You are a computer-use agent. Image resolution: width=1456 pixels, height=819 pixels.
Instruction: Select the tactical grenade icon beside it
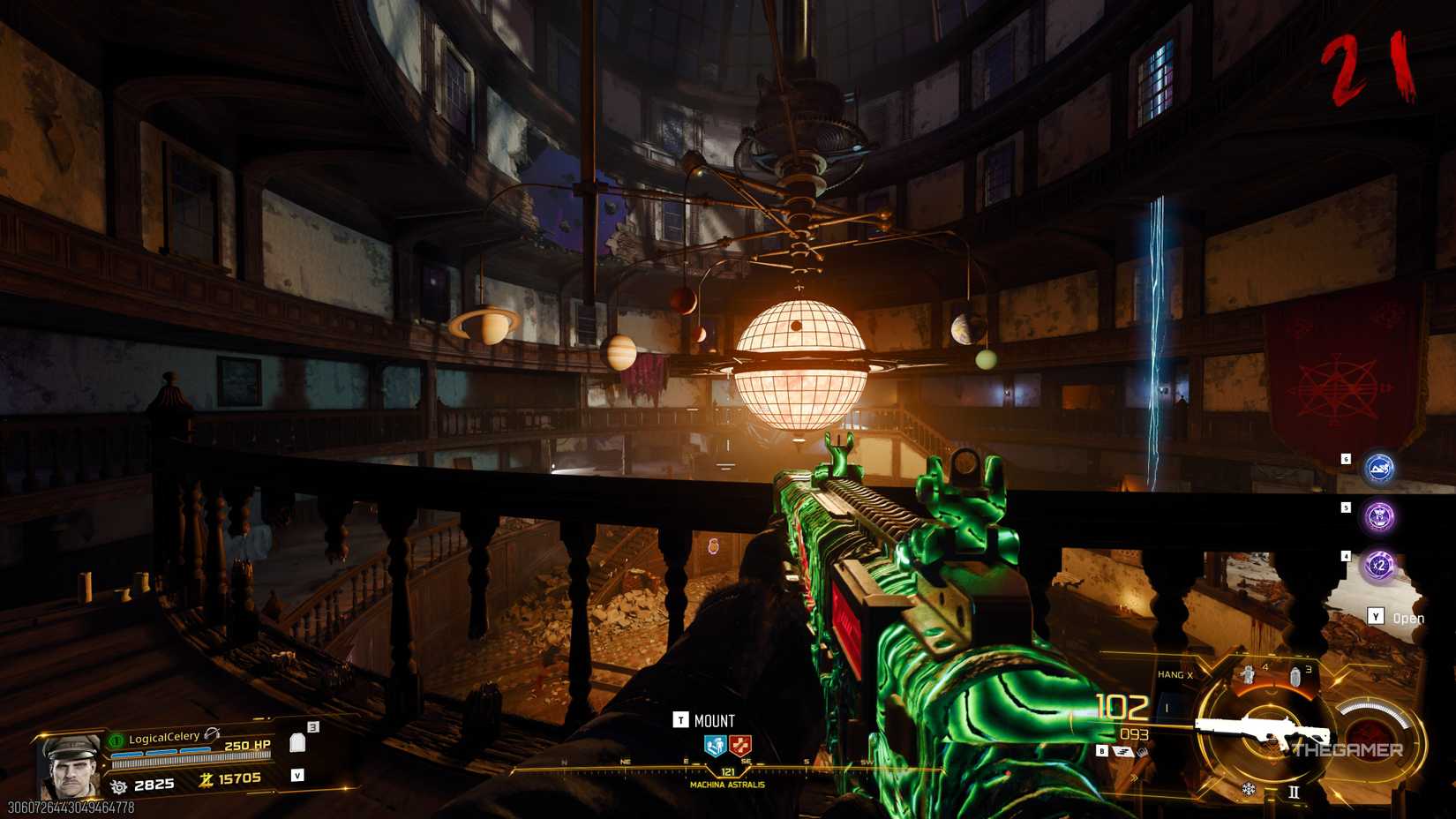pos(1295,676)
